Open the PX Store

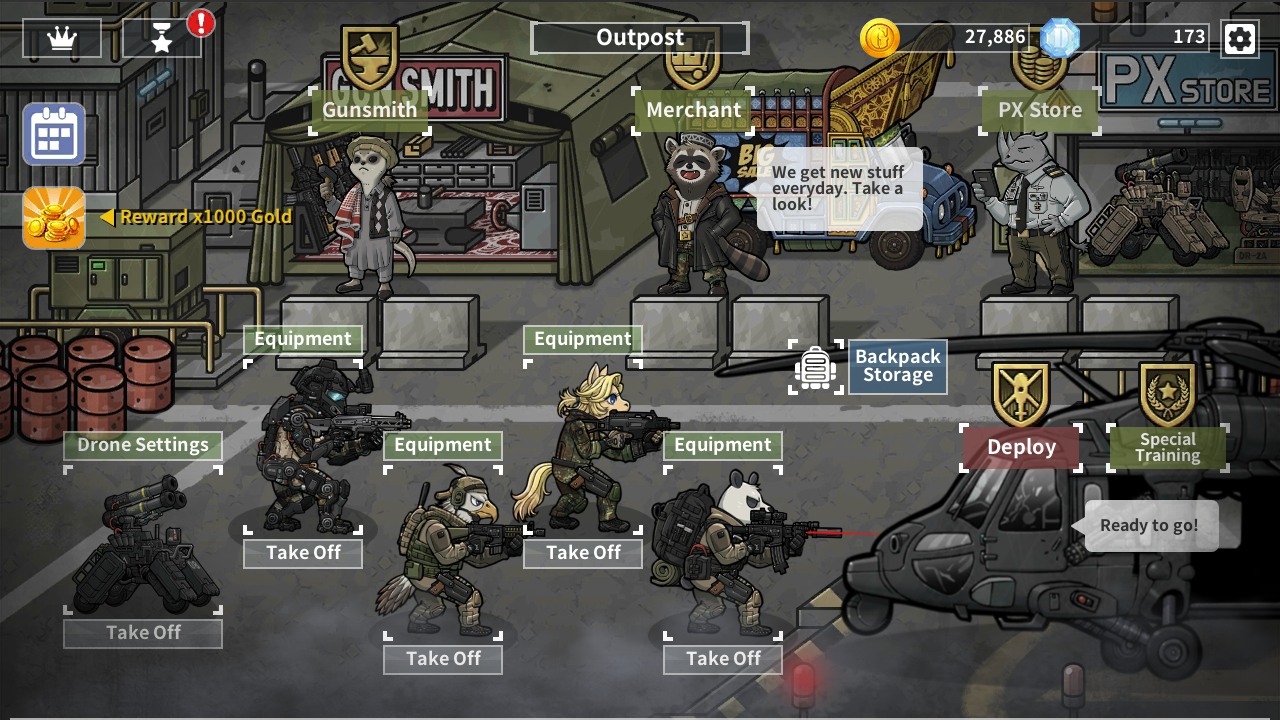point(1039,110)
